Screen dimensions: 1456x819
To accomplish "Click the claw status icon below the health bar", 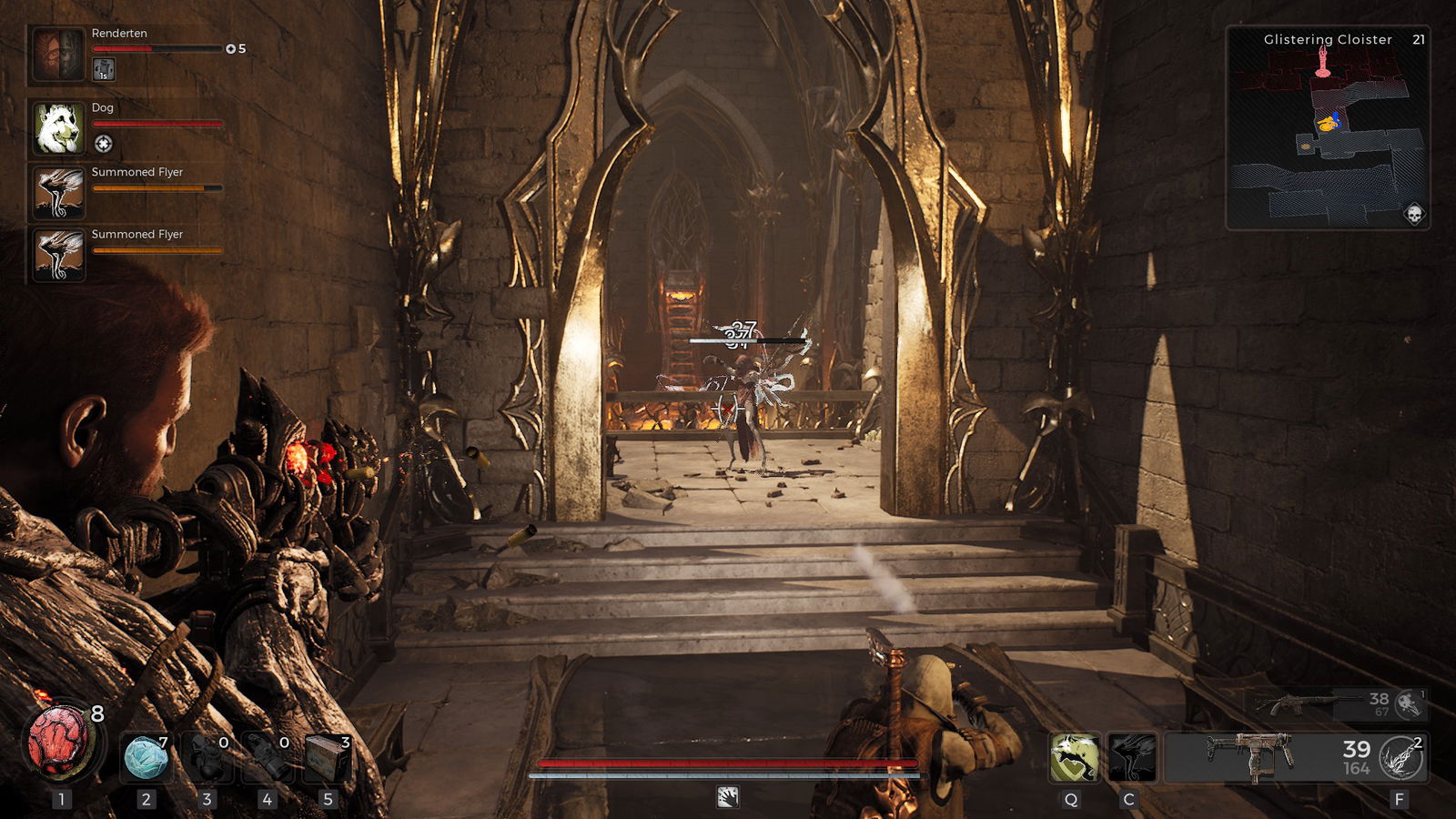I will [727, 797].
